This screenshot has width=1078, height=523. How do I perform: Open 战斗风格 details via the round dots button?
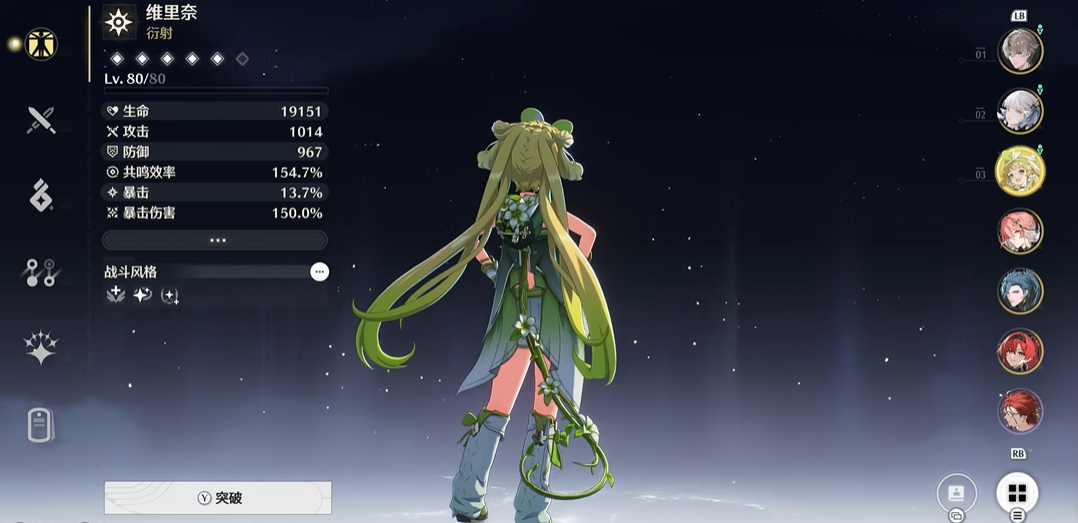tap(319, 272)
